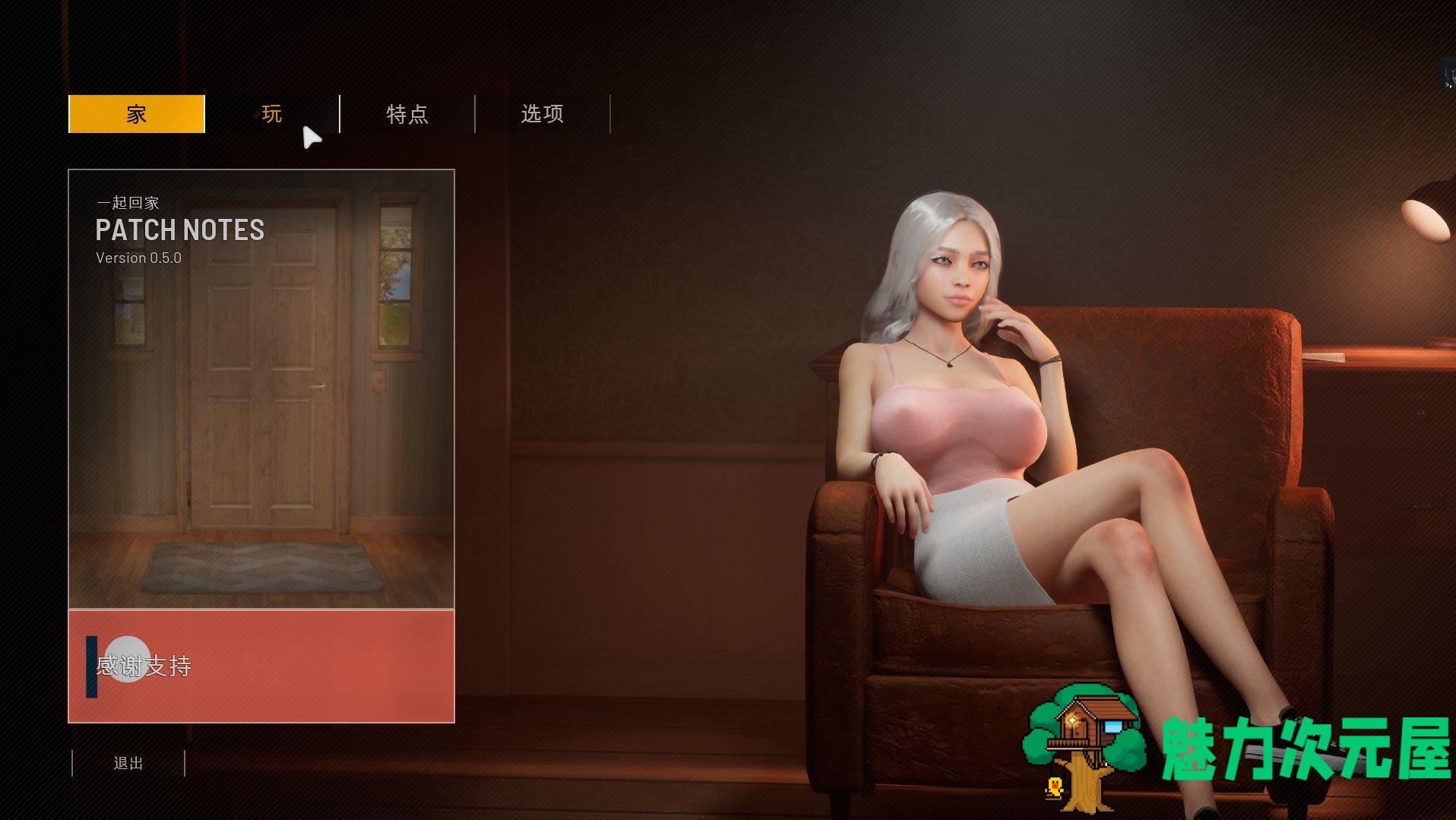Quit the game with 退出
The image size is (1456, 820).
[128, 763]
